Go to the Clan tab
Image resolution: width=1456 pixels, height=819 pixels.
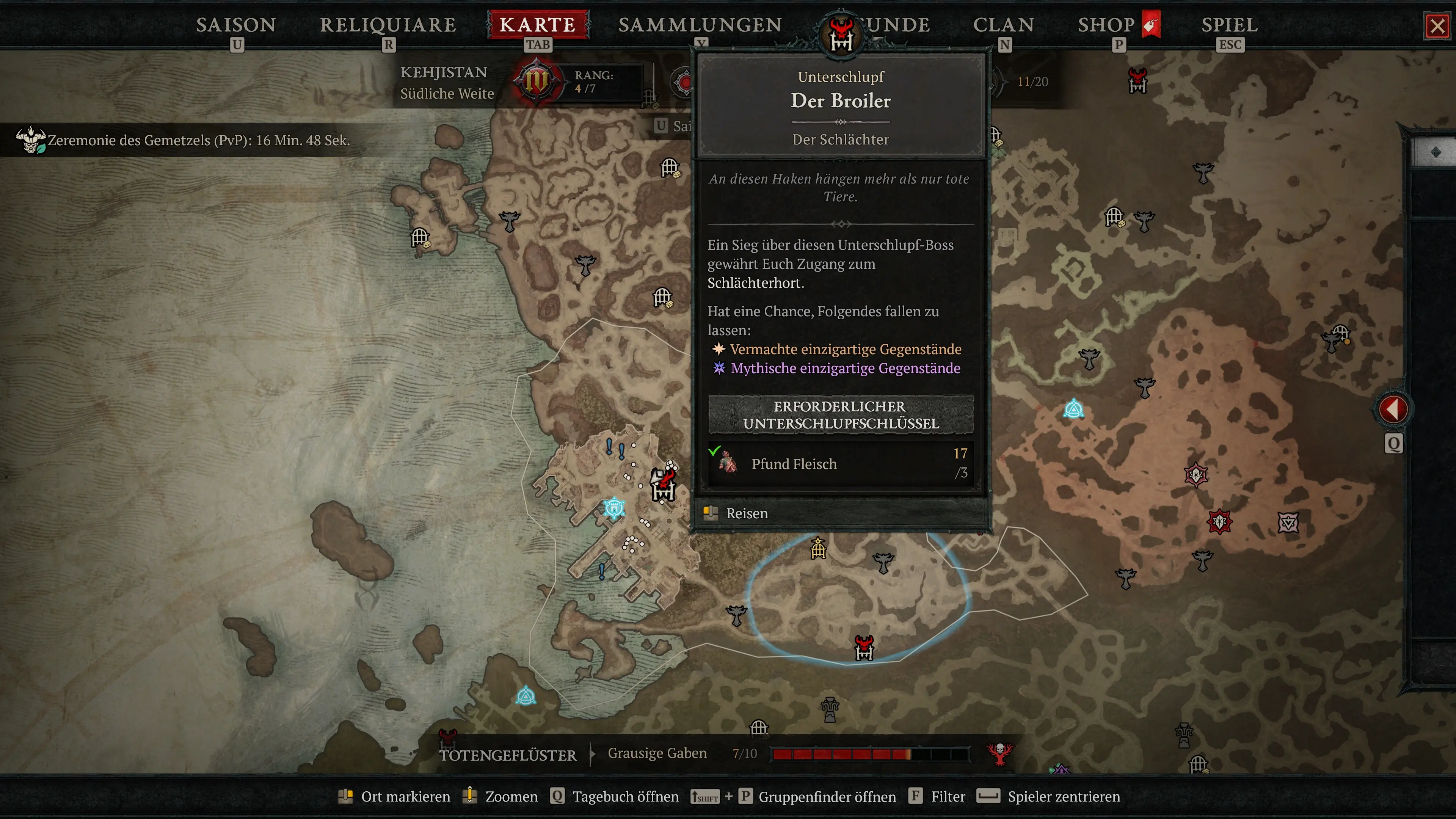pyautogui.click(x=1003, y=25)
